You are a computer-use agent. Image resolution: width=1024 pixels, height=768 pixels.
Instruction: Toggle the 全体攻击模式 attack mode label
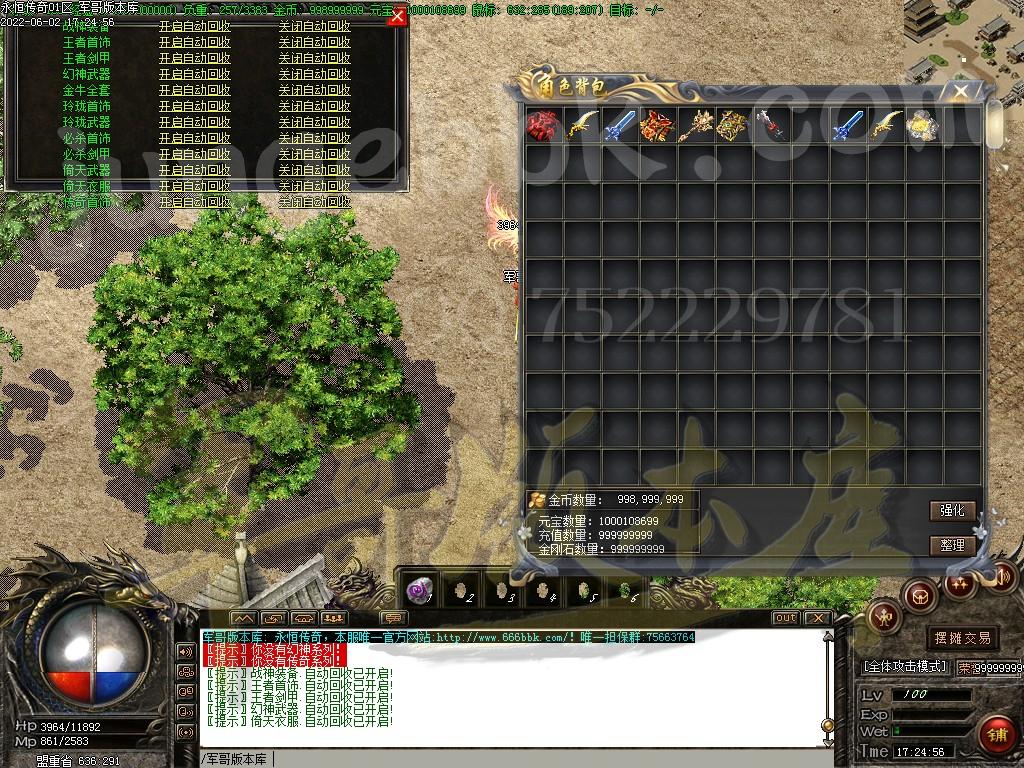point(905,666)
